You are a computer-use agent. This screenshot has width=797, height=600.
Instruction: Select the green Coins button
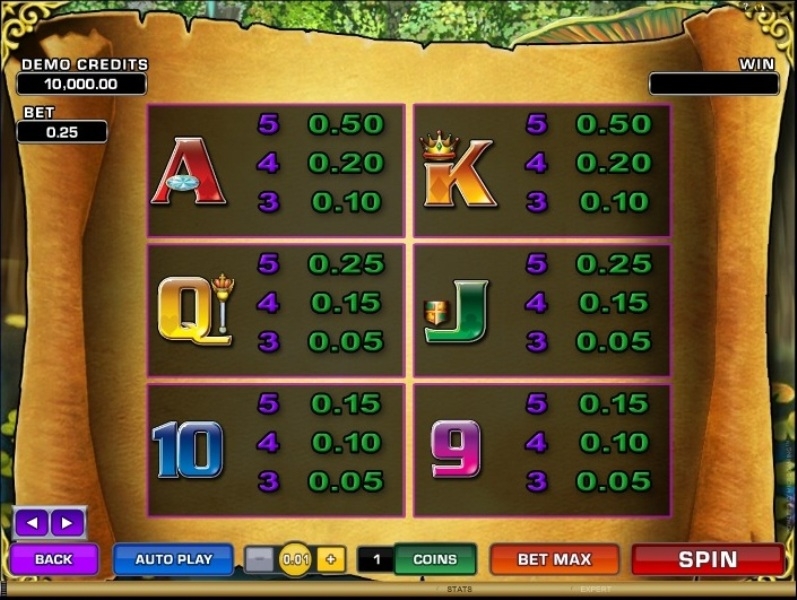tap(434, 559)
